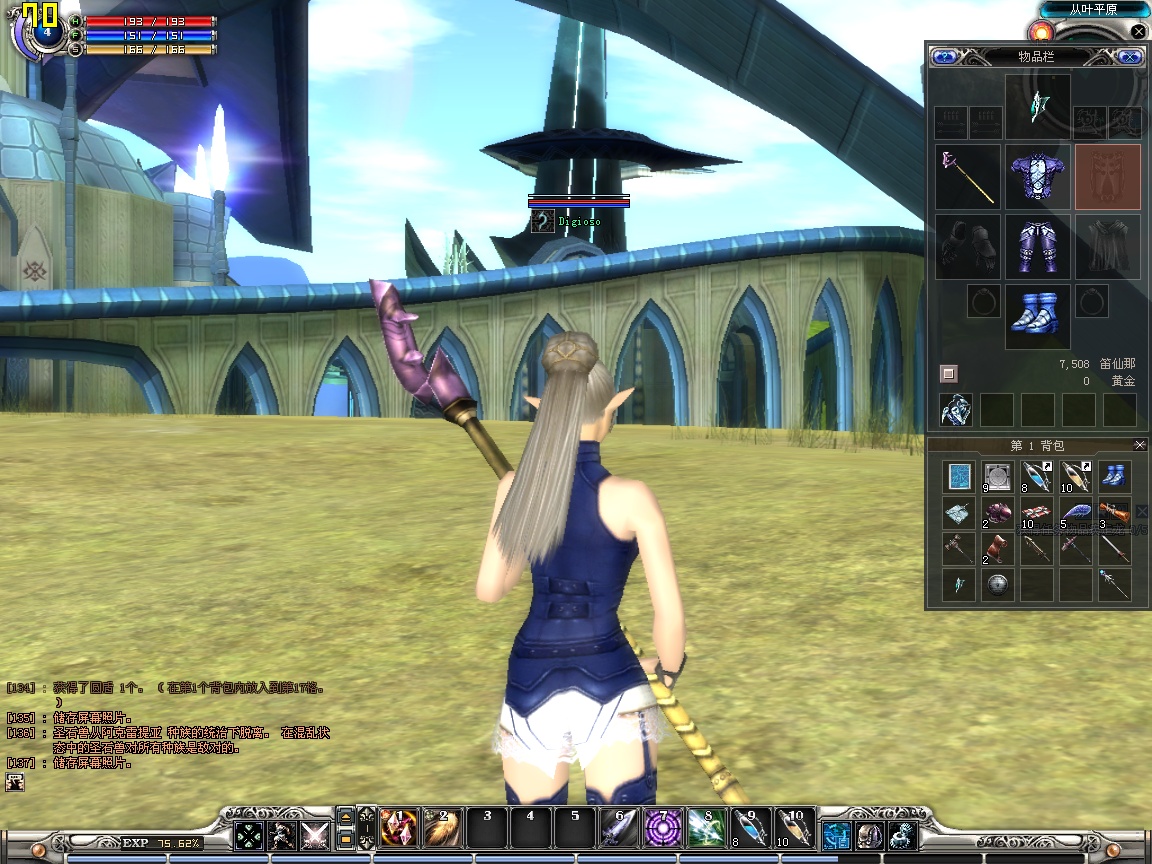Image resolution: width=1152 pixels, height=864 pixels.
Task: Select the blue feather item stack
Action: pyautogui.click(x=1076, y=514)
